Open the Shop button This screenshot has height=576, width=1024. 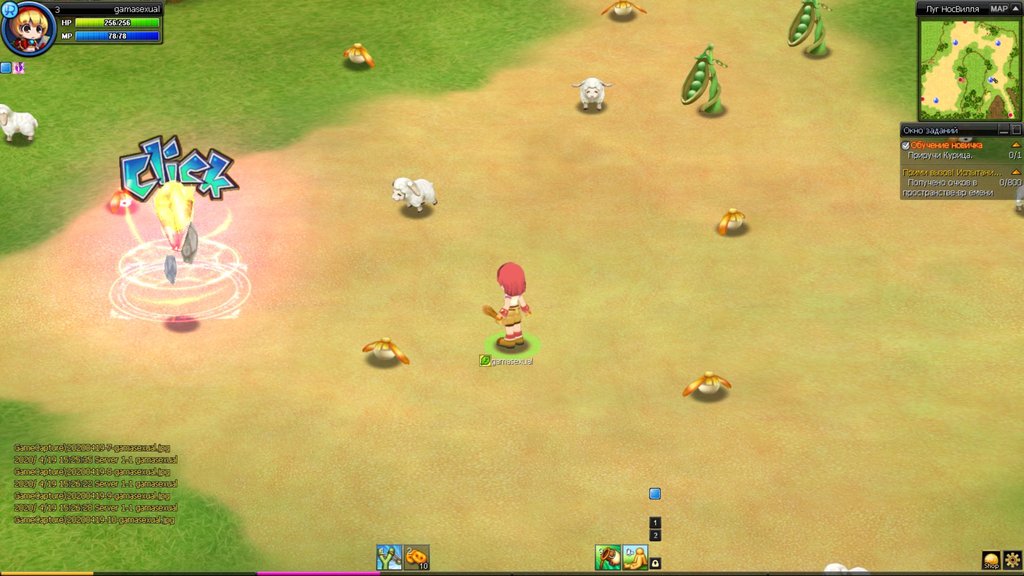pos(991,560)
